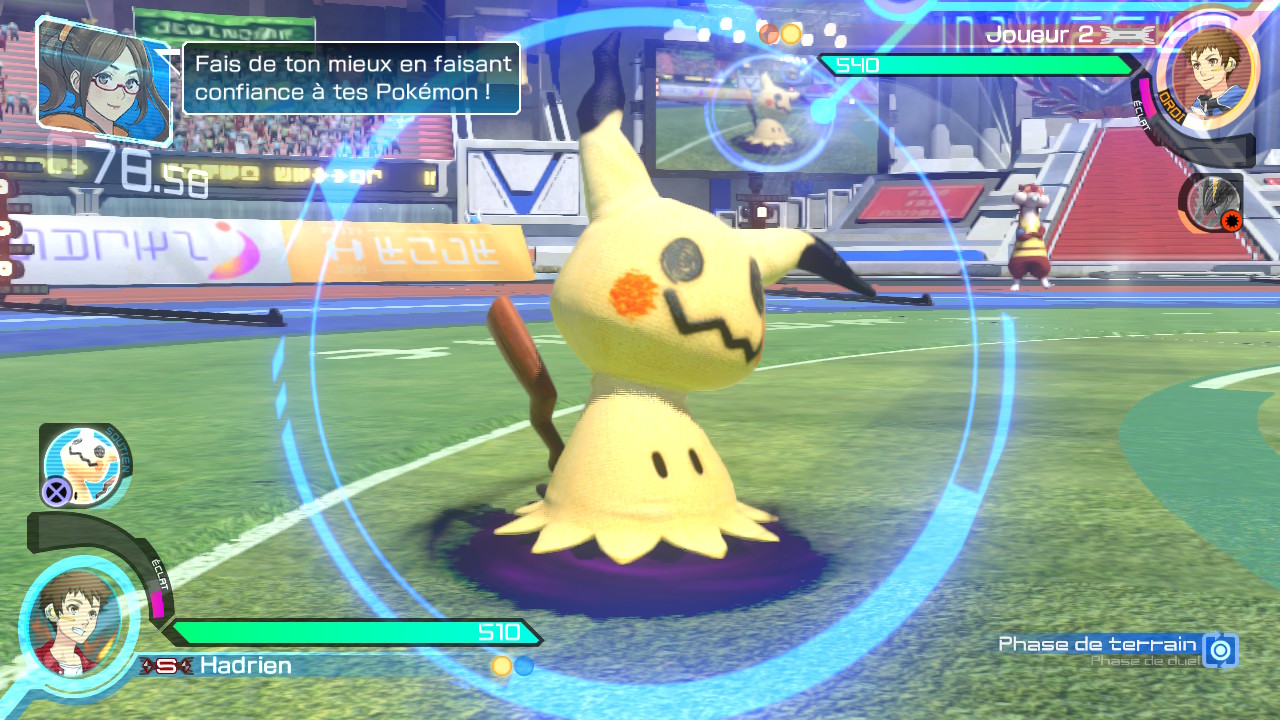Click Hadrien's trainer portrait
Viewport: 1280px width, 720px height.
77,622
